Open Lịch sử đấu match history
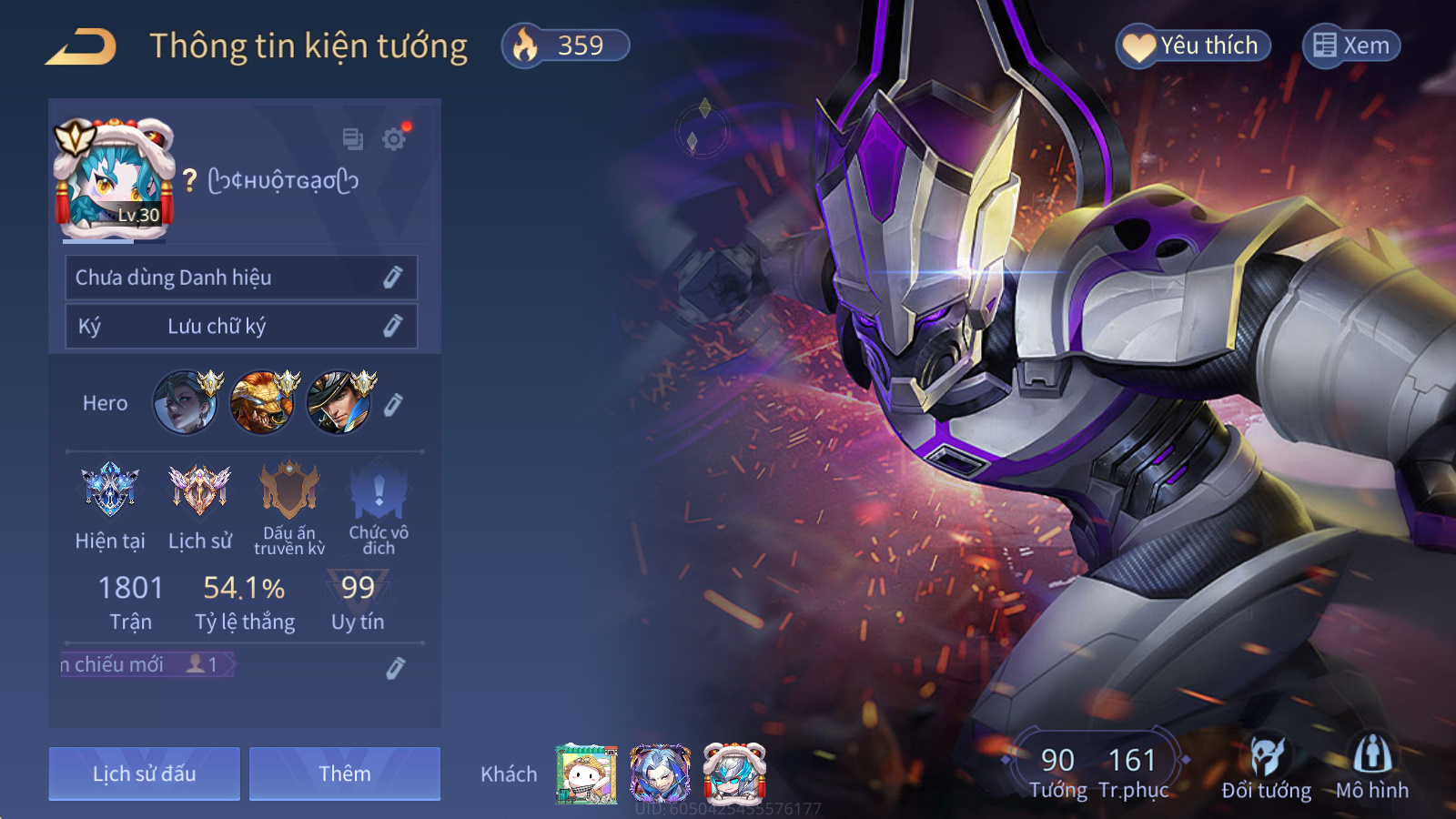Image resolution: width=1456 pixels, height=819 pixels. (x=145, y=773)
